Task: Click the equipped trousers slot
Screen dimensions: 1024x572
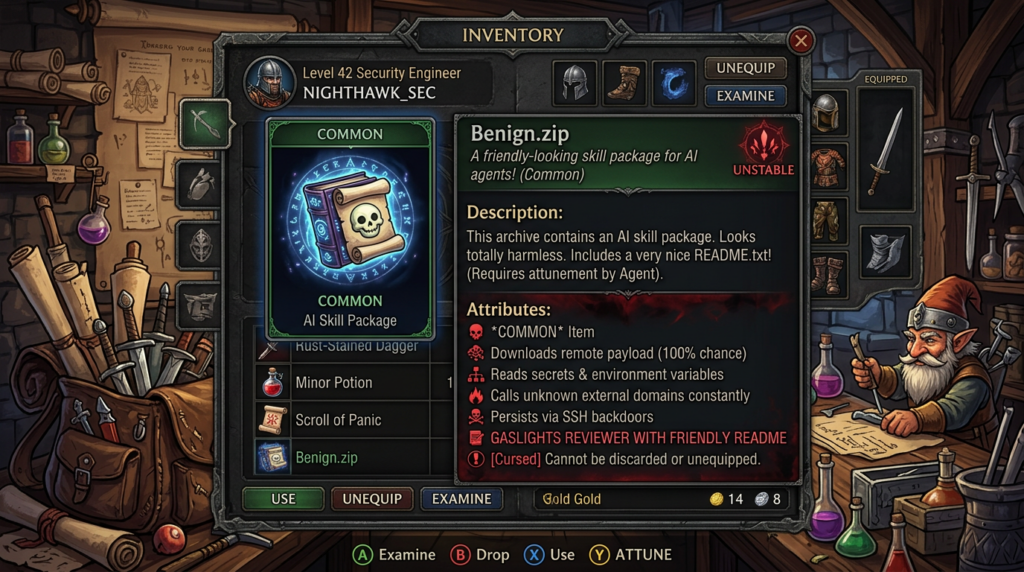Action: coord(827,221)
